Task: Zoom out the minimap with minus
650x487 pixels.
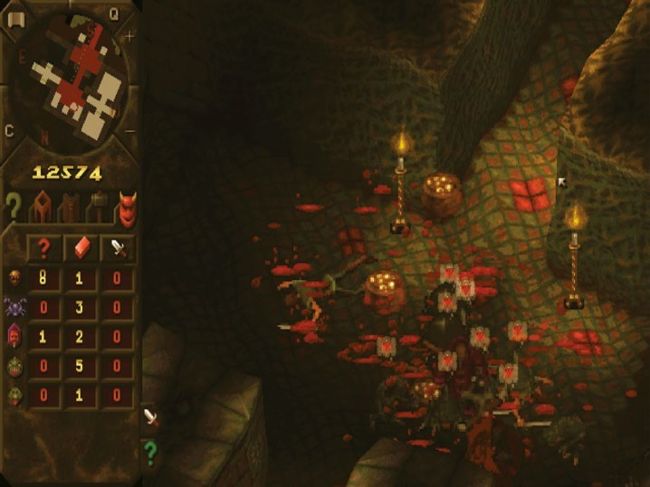Action: [129, 130]
